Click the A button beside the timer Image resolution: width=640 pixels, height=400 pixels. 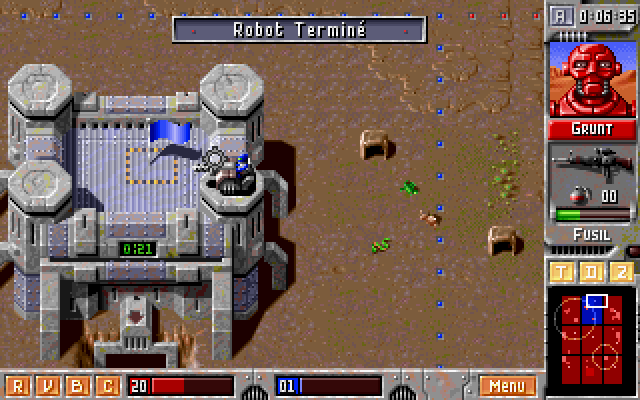563,16
